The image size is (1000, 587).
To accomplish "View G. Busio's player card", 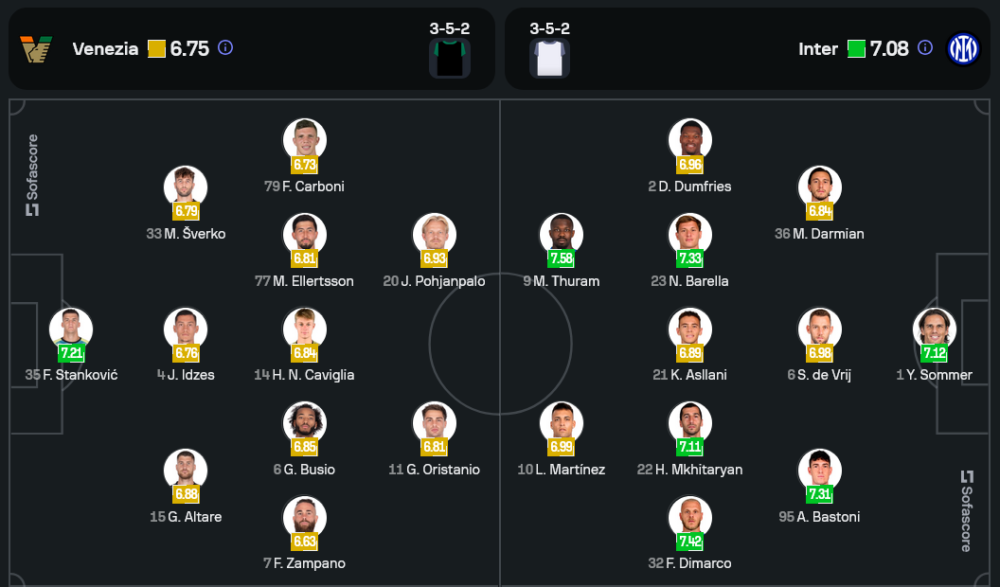I will pyautogui.click(x=305, y=424).
